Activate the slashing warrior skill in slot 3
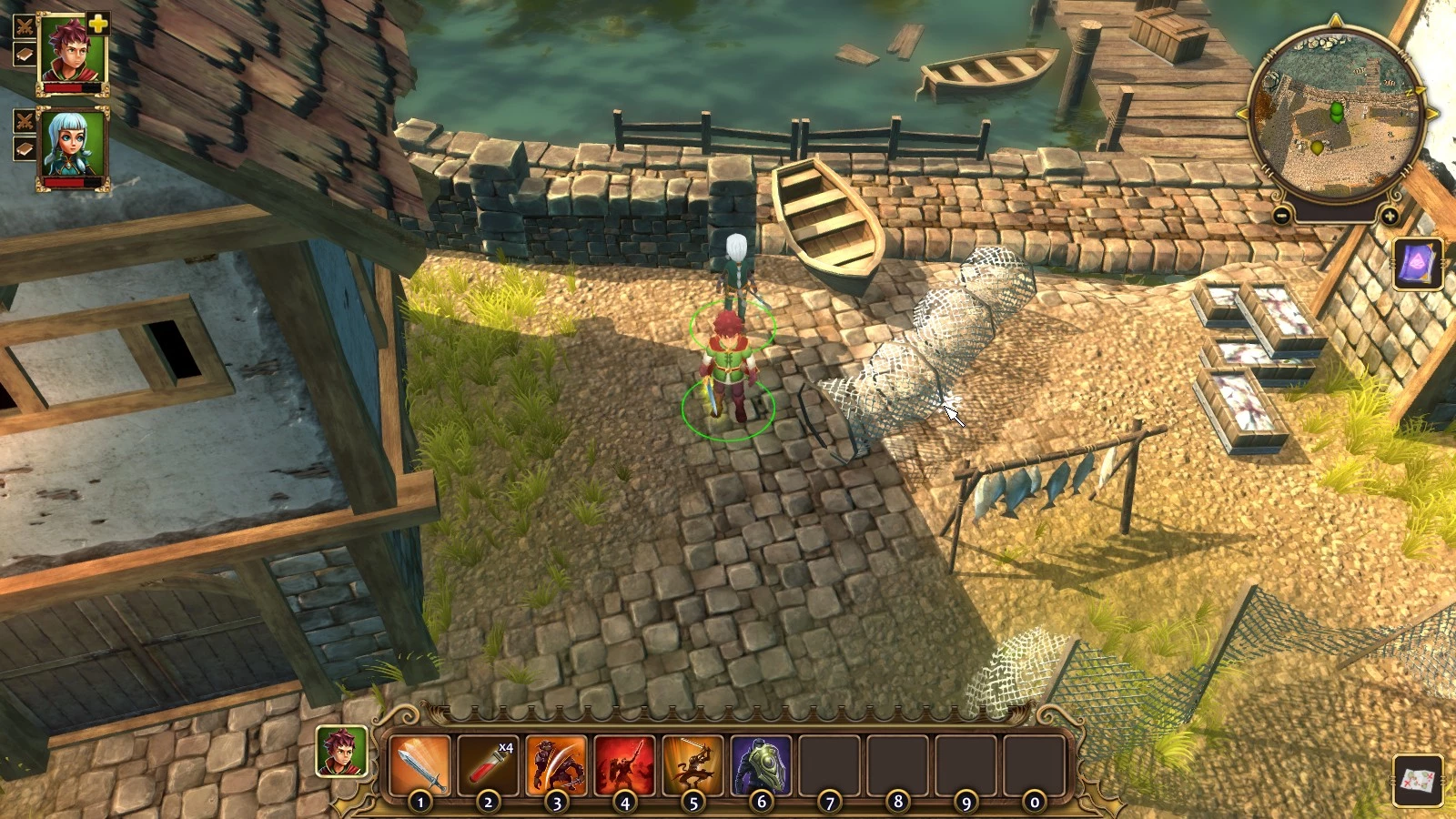1456x819 pixels. [556, 765]
